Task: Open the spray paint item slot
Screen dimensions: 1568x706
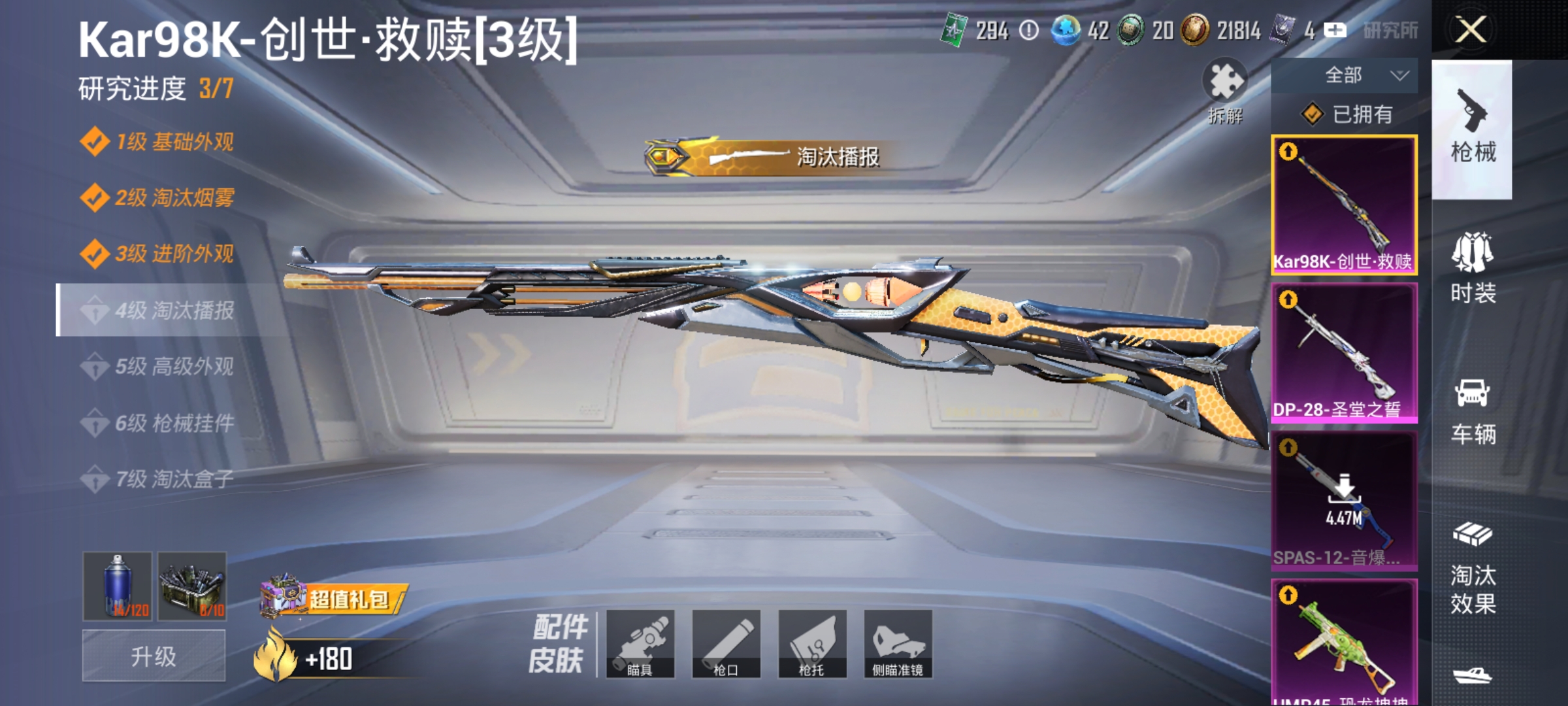Action: tap(119, 587)
